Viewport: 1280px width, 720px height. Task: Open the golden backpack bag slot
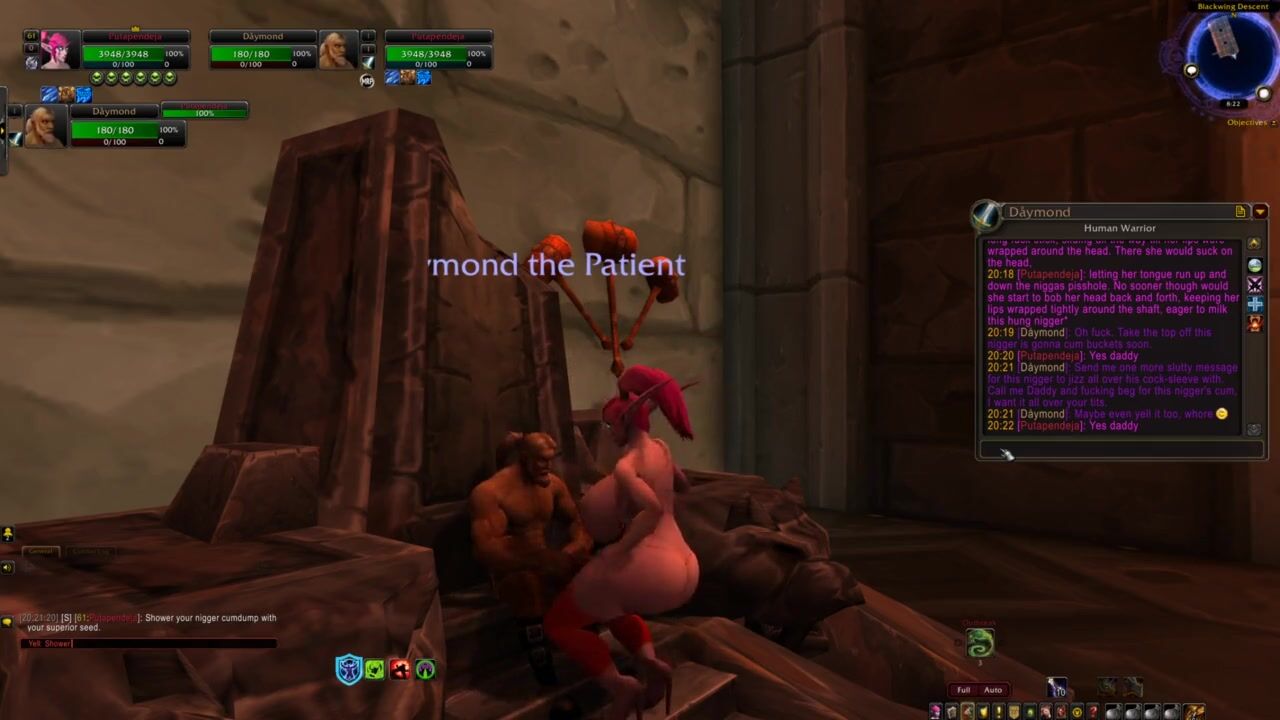(1194, 712)
